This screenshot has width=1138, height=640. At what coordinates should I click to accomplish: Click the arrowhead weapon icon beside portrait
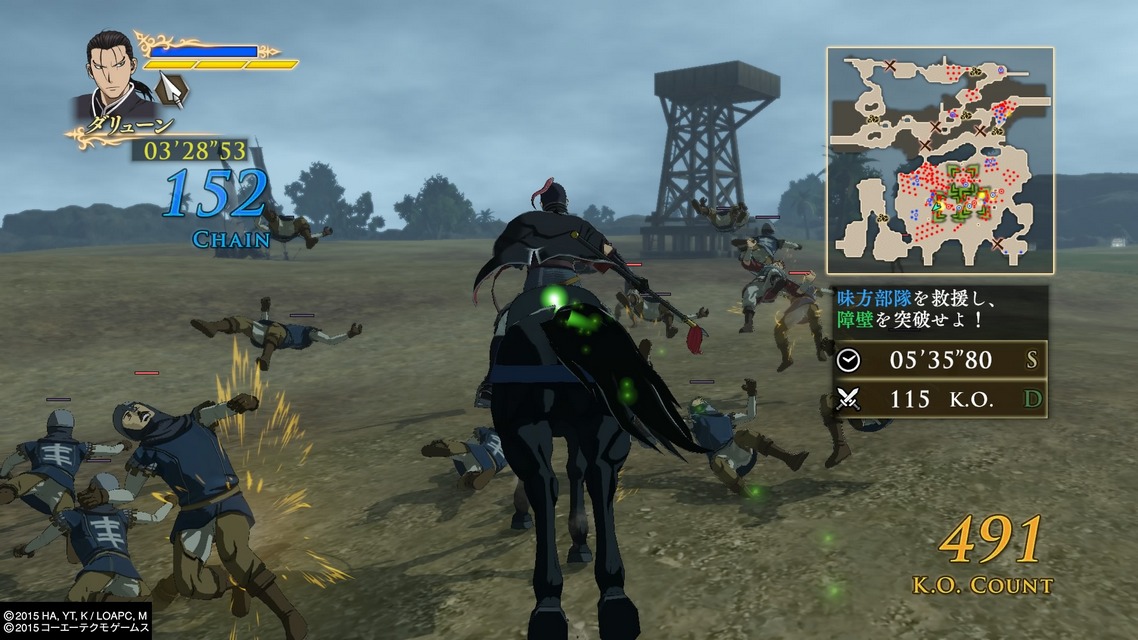[173, 90]
